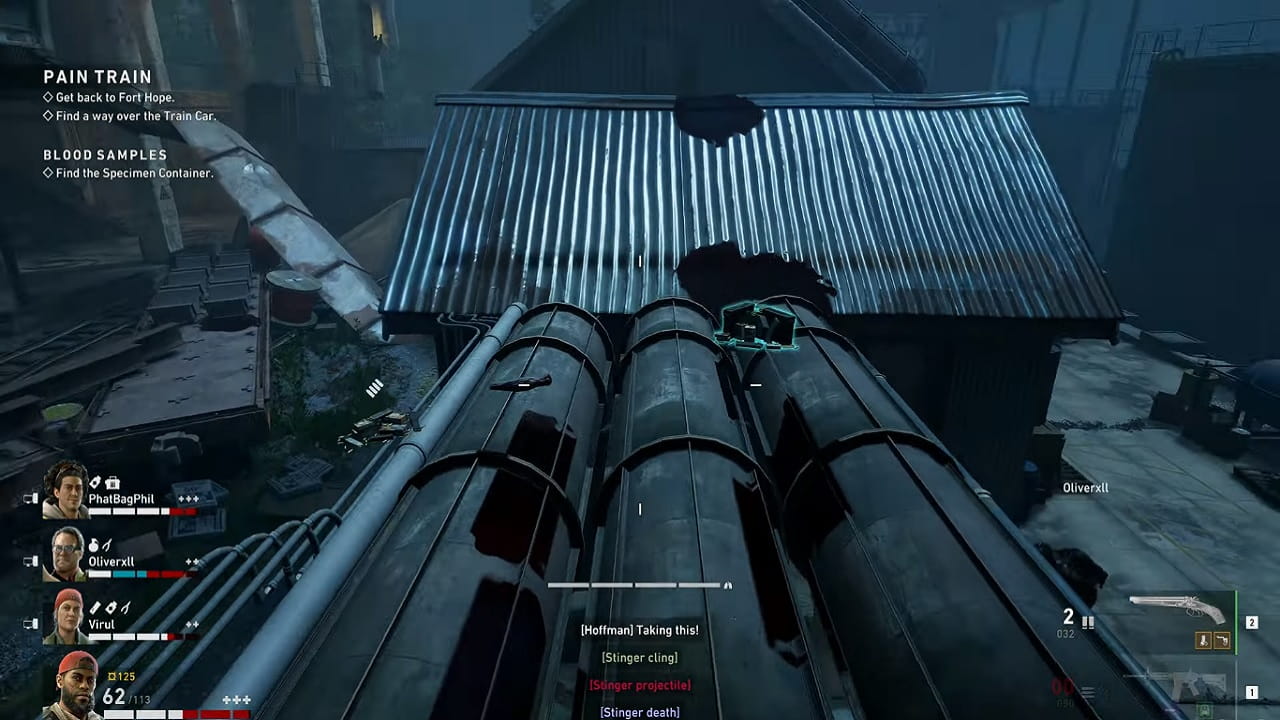Click the weapon slot 2 indicator box
This screenshot has width=1280, height=720.
click(x=1252, y=621)
